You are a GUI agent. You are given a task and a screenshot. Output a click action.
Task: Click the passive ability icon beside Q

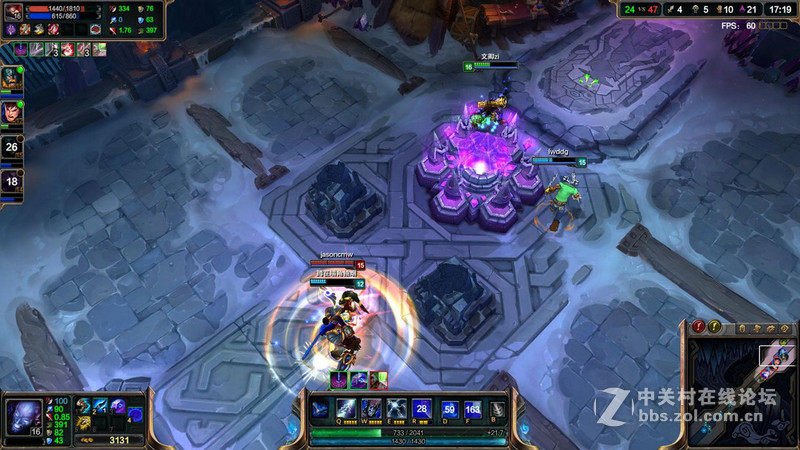pyautogui.click(x=320, y=408)
